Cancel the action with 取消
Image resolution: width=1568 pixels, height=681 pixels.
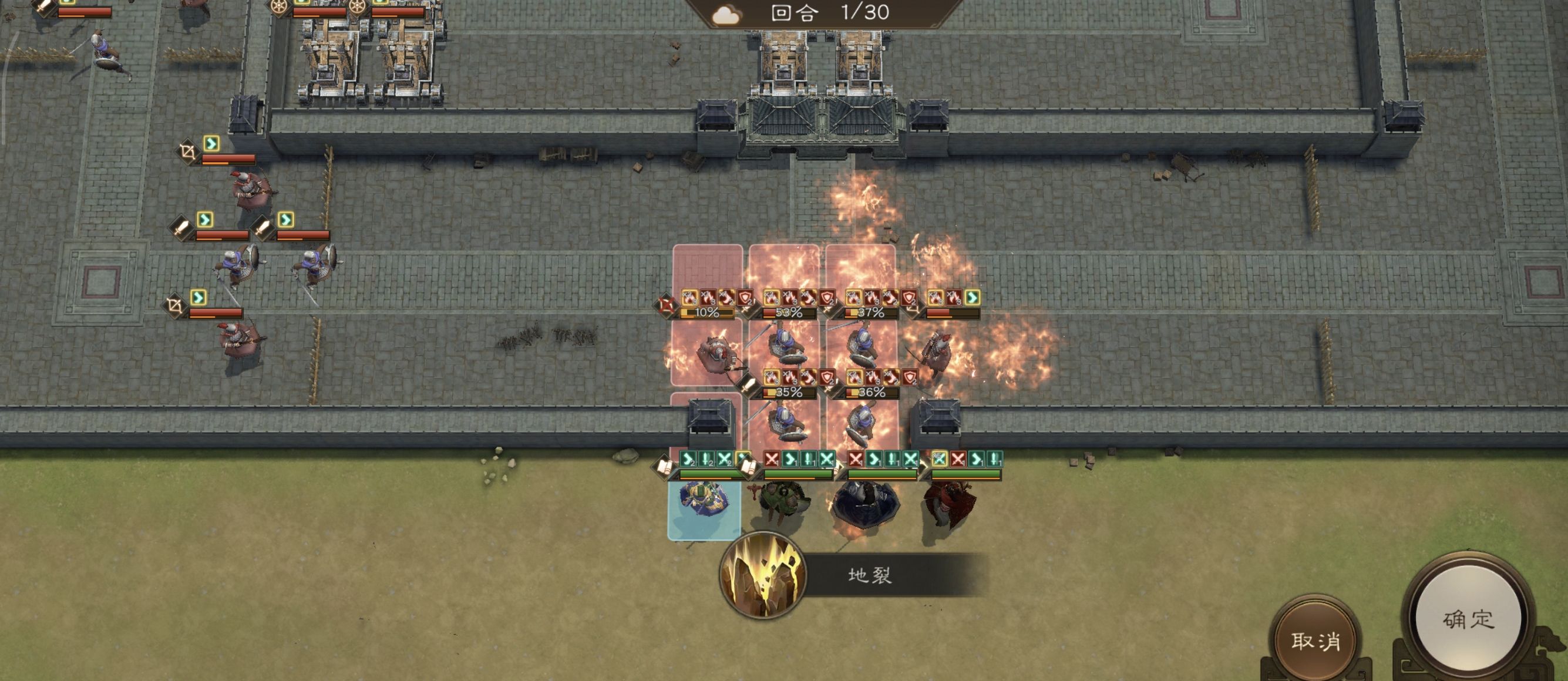[1315, 640]
